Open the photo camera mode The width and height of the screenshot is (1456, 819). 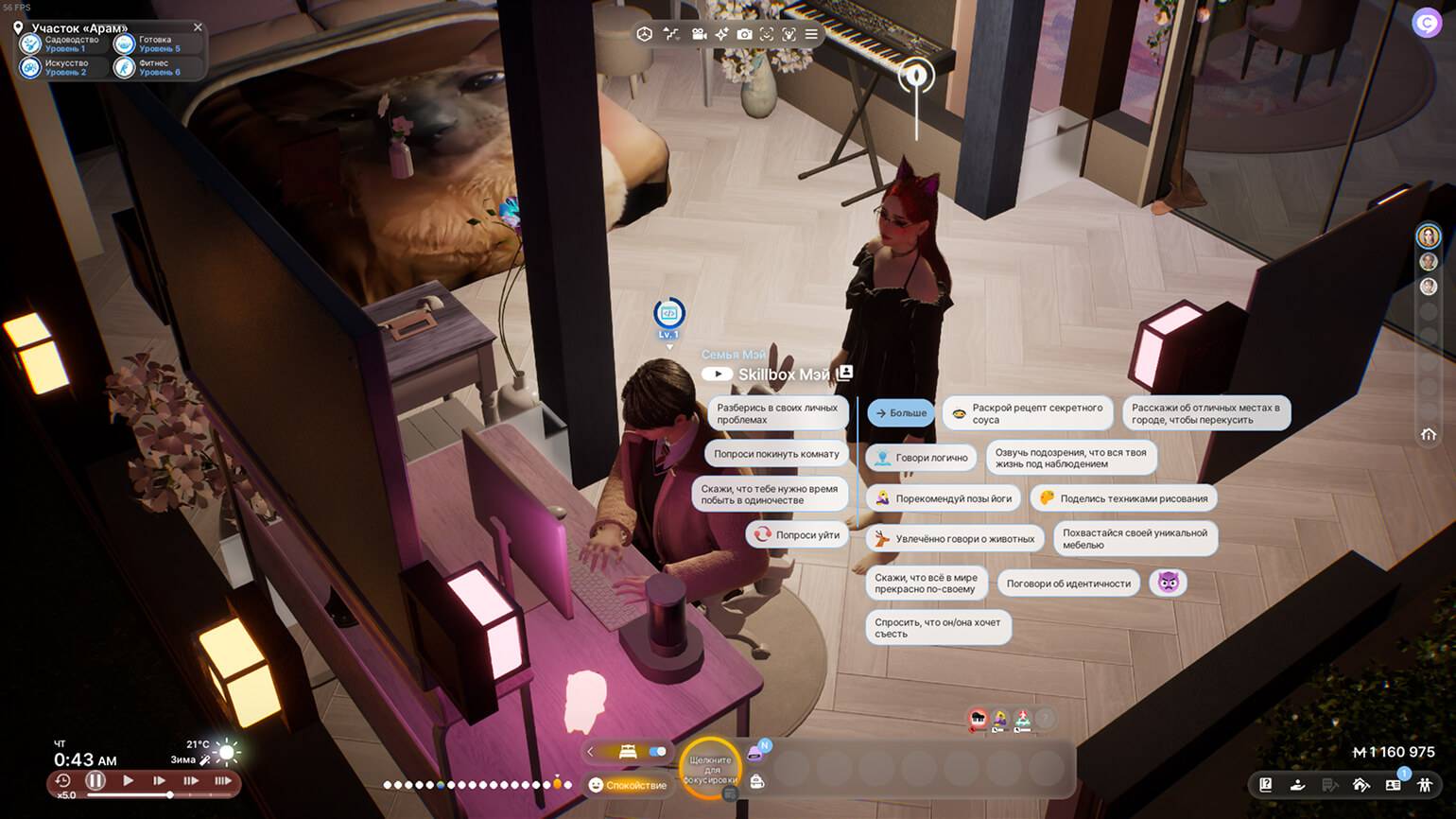tap(744, 34)
